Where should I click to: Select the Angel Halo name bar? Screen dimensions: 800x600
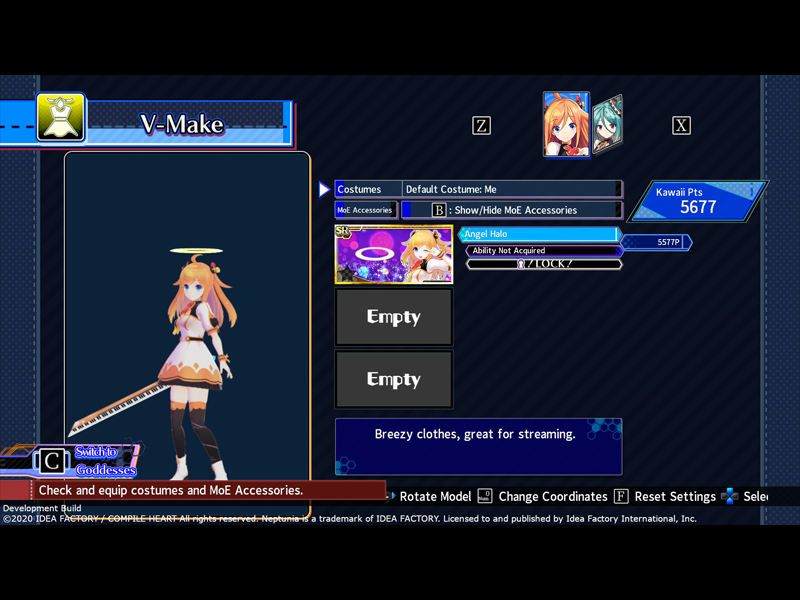540,234
